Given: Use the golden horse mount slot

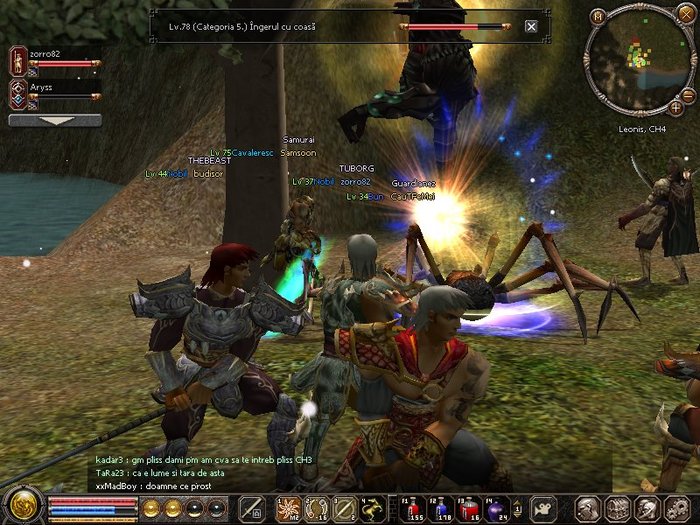Looking at the screenshot, I should point(373,507).
